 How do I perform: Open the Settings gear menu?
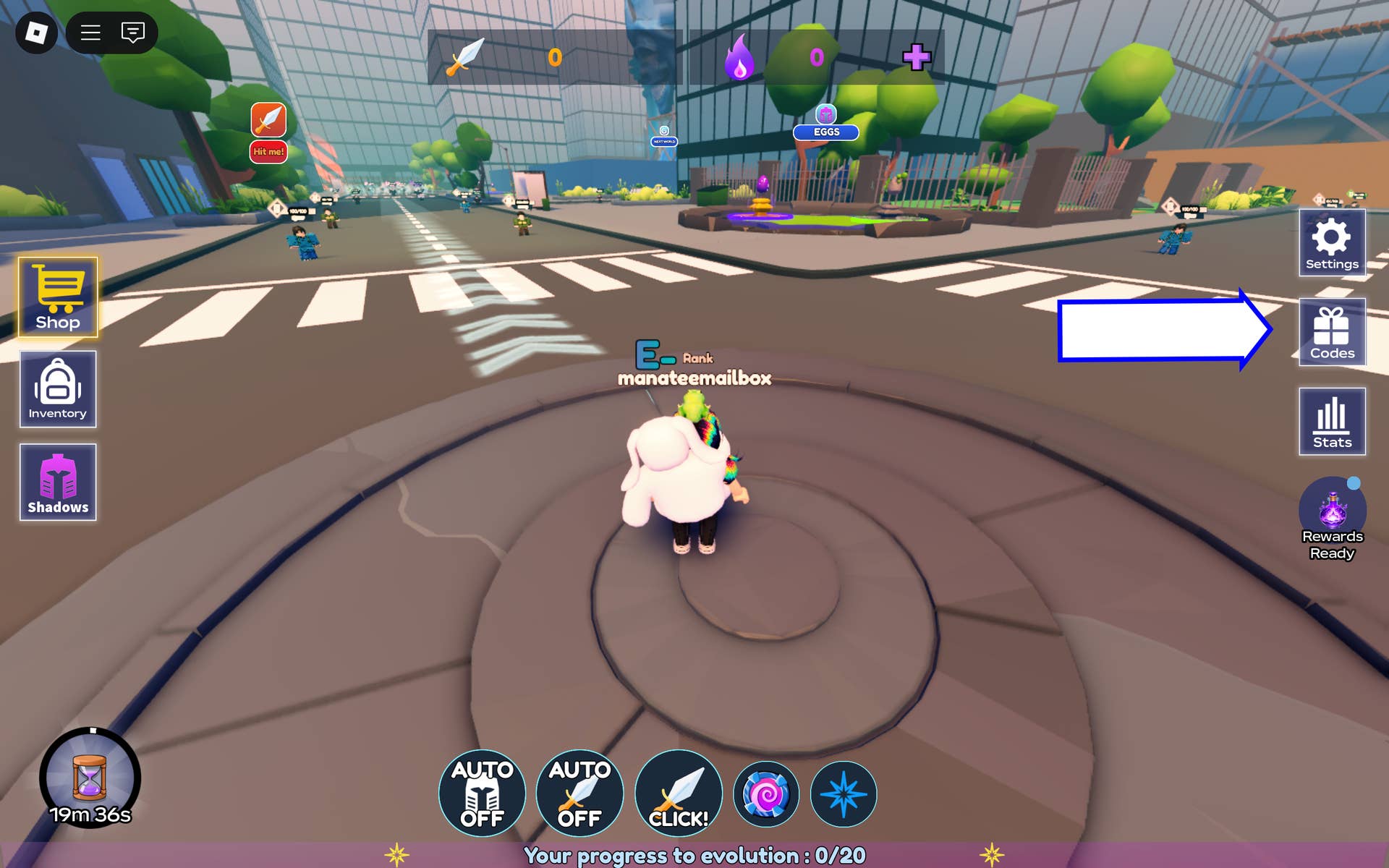[1332, 243]
